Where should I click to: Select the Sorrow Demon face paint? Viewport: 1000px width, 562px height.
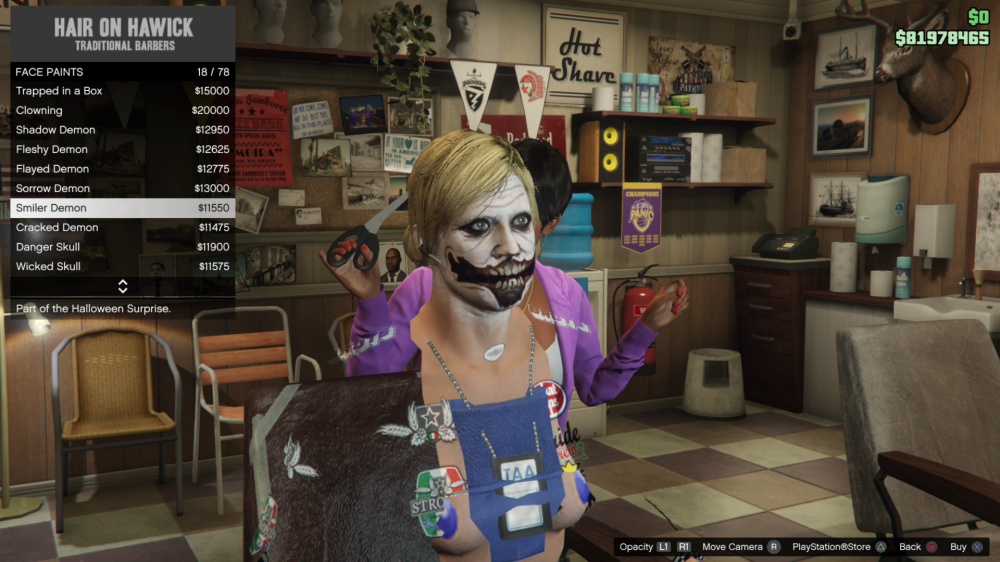122,189
